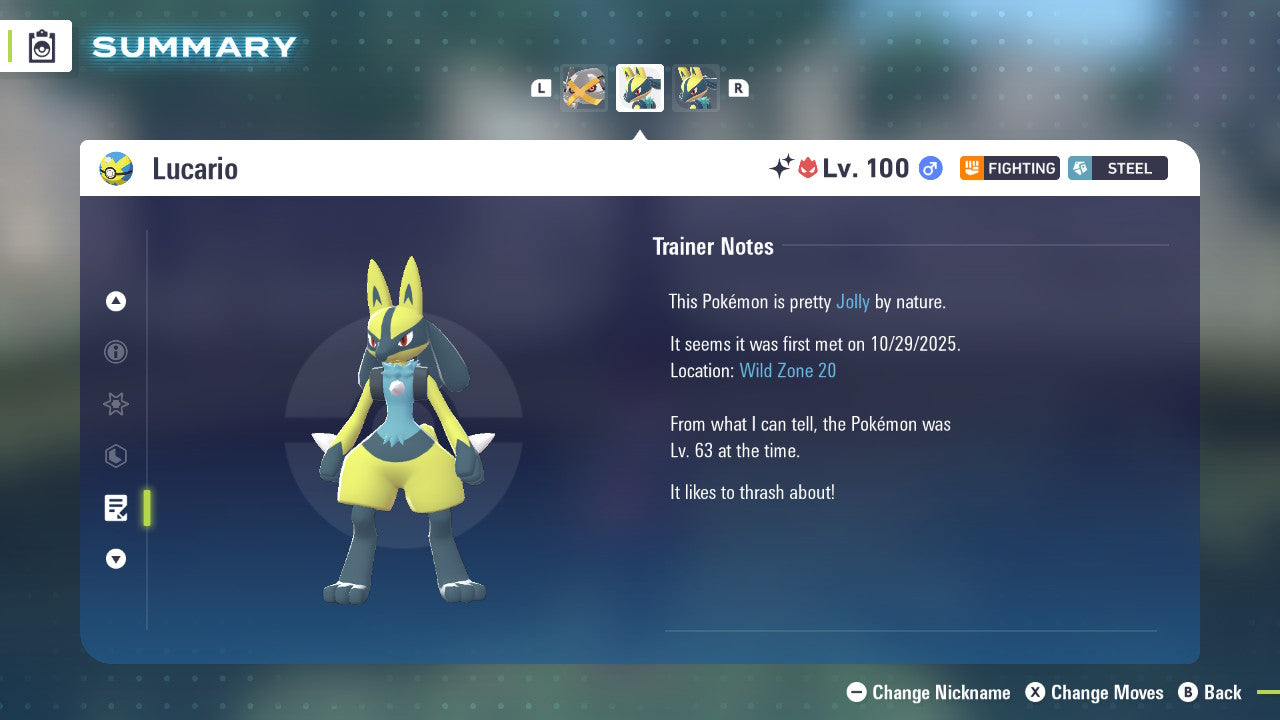1280x720 pixels.
Task: Expand downward with the down arrow chevron
Action: [116, 559]
